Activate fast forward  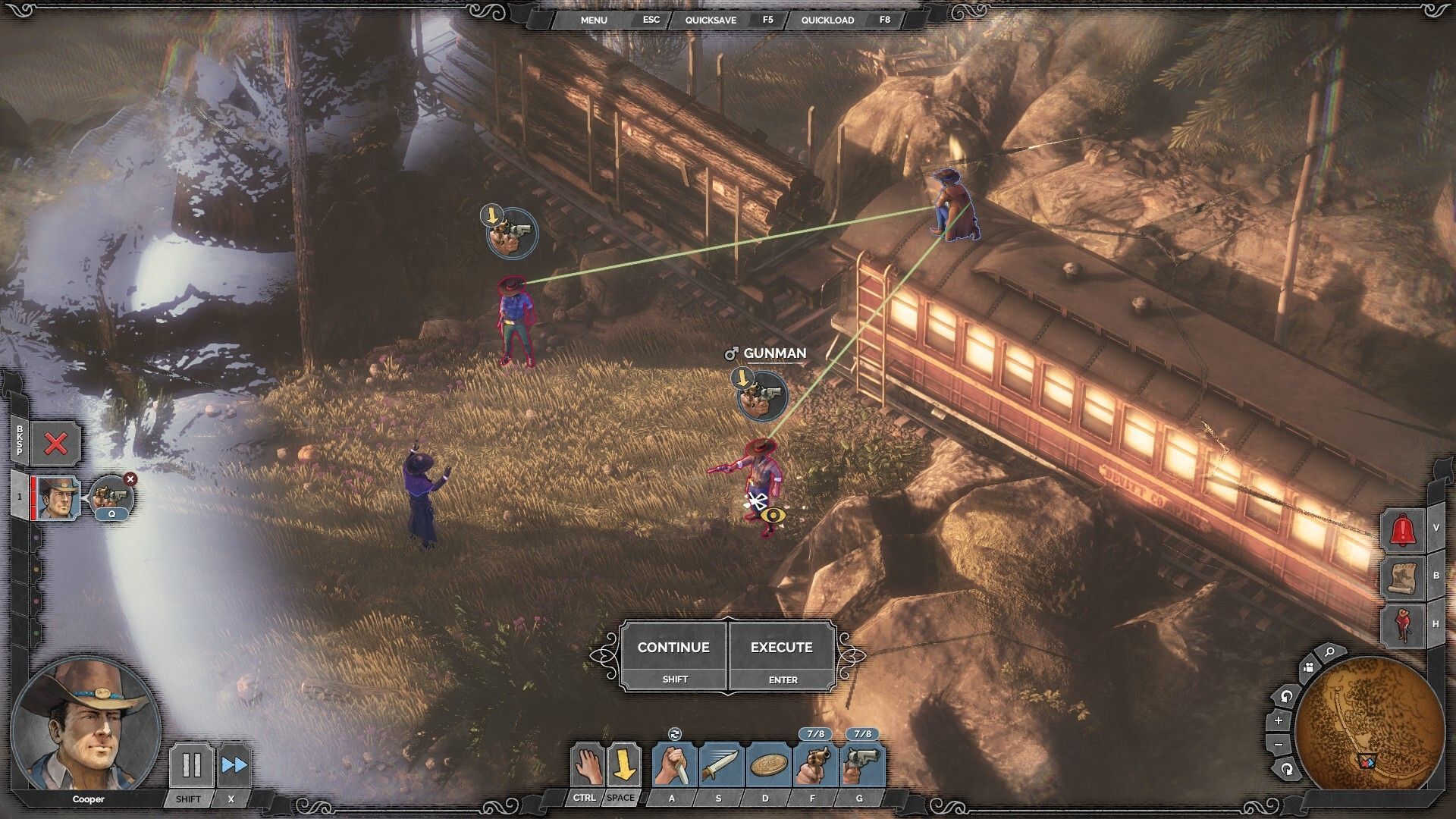pyautogui.click(x=234, y=765)
